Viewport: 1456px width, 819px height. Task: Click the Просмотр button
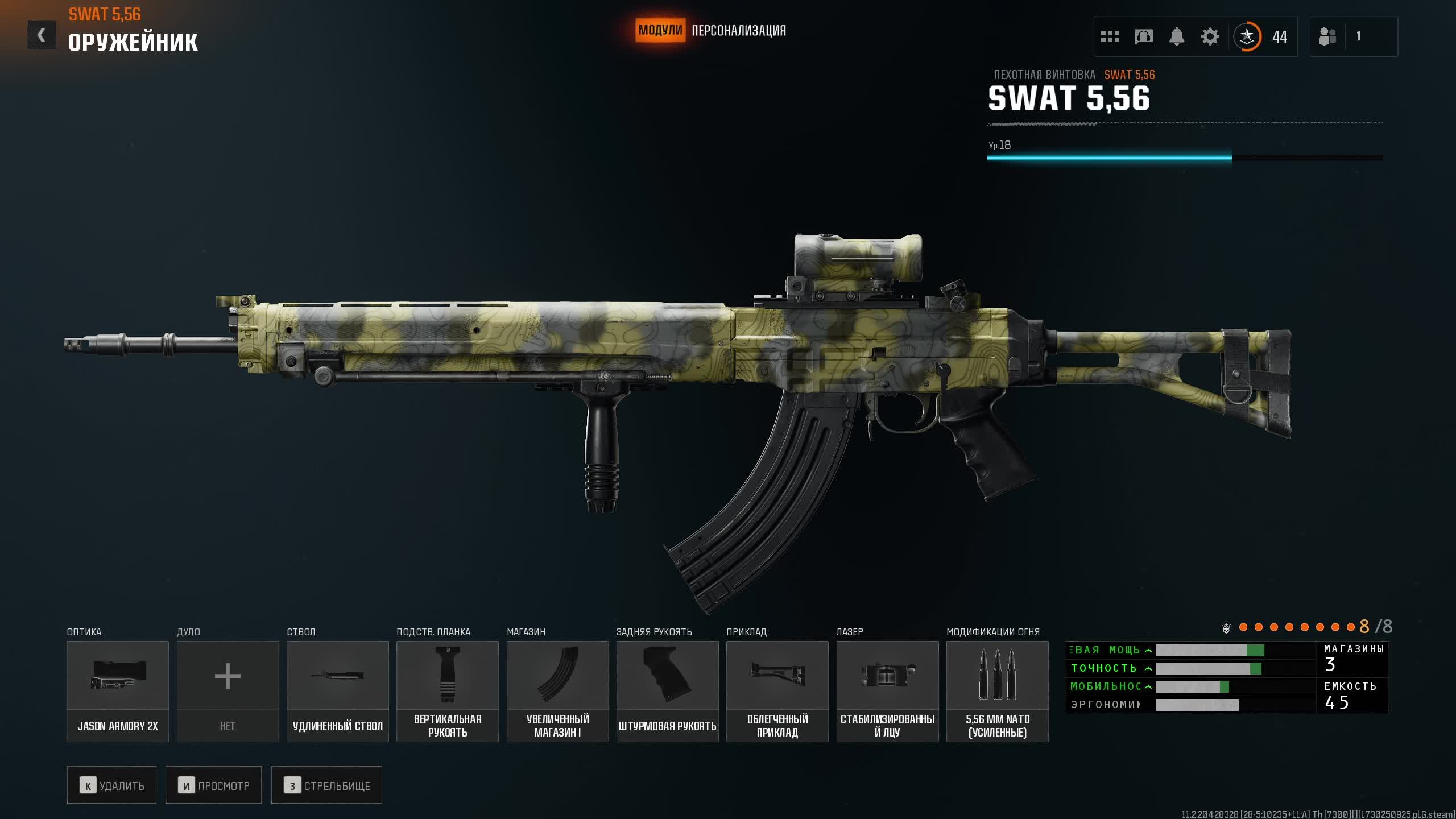coord(214,785)
